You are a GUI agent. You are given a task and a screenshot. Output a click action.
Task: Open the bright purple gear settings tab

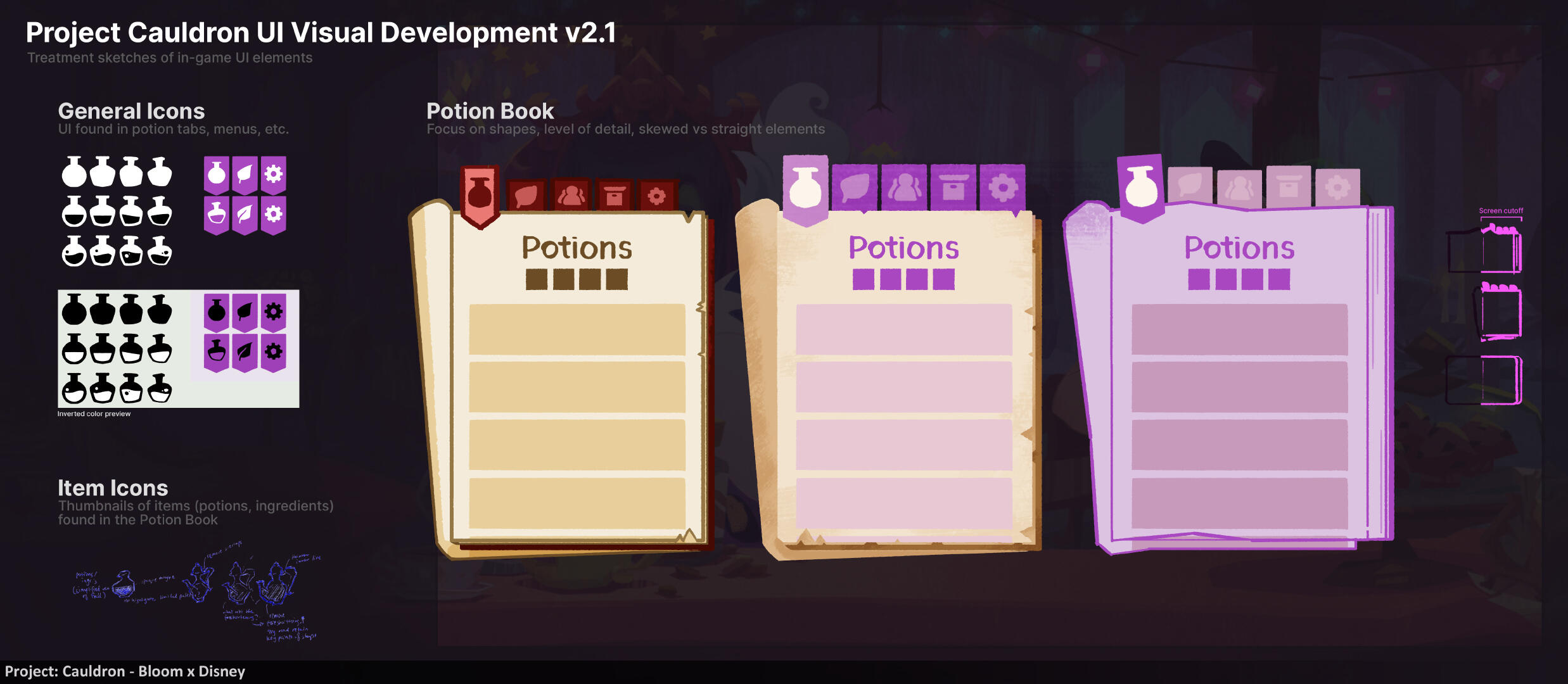(x=1002, y=188)
